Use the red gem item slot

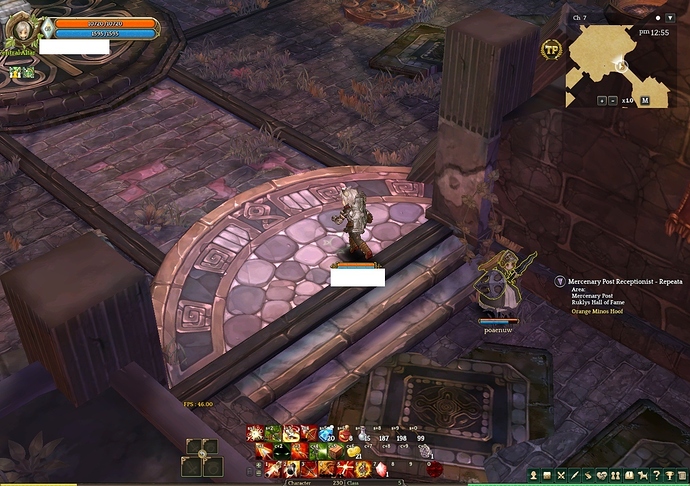tap(381, 468)
